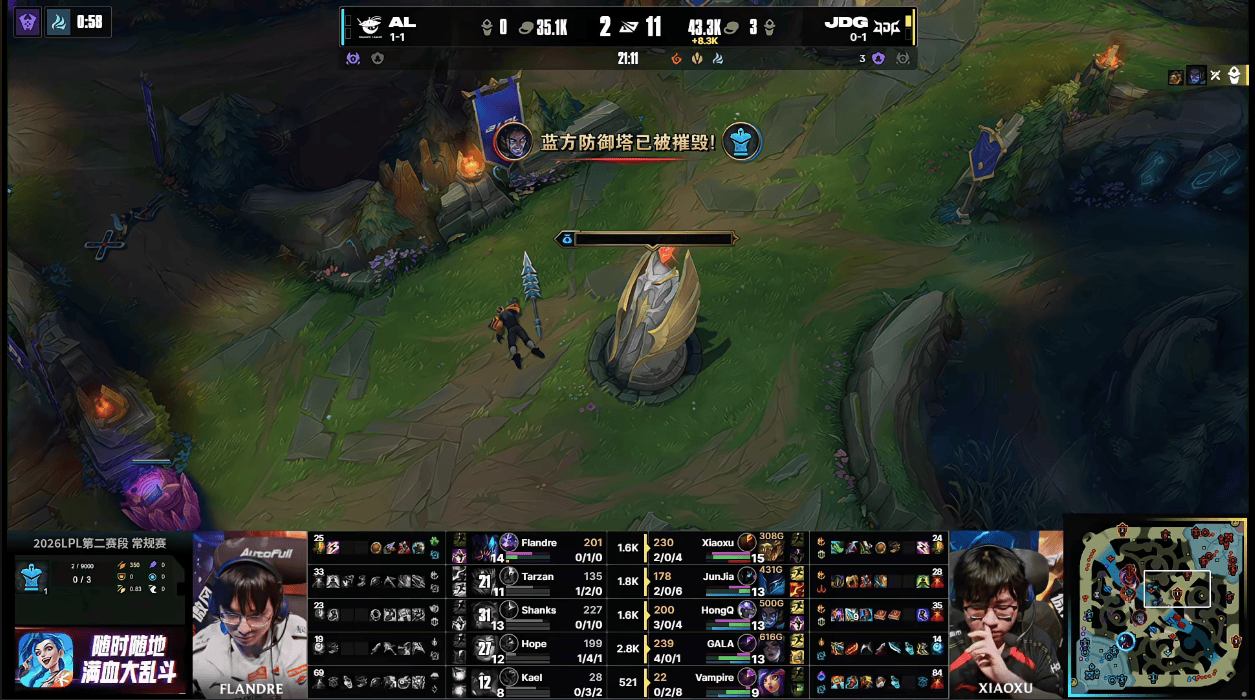Open the Flandre player camera thumbnail
The width and height of the screenshot is (1255, 700).
point(250,612)
